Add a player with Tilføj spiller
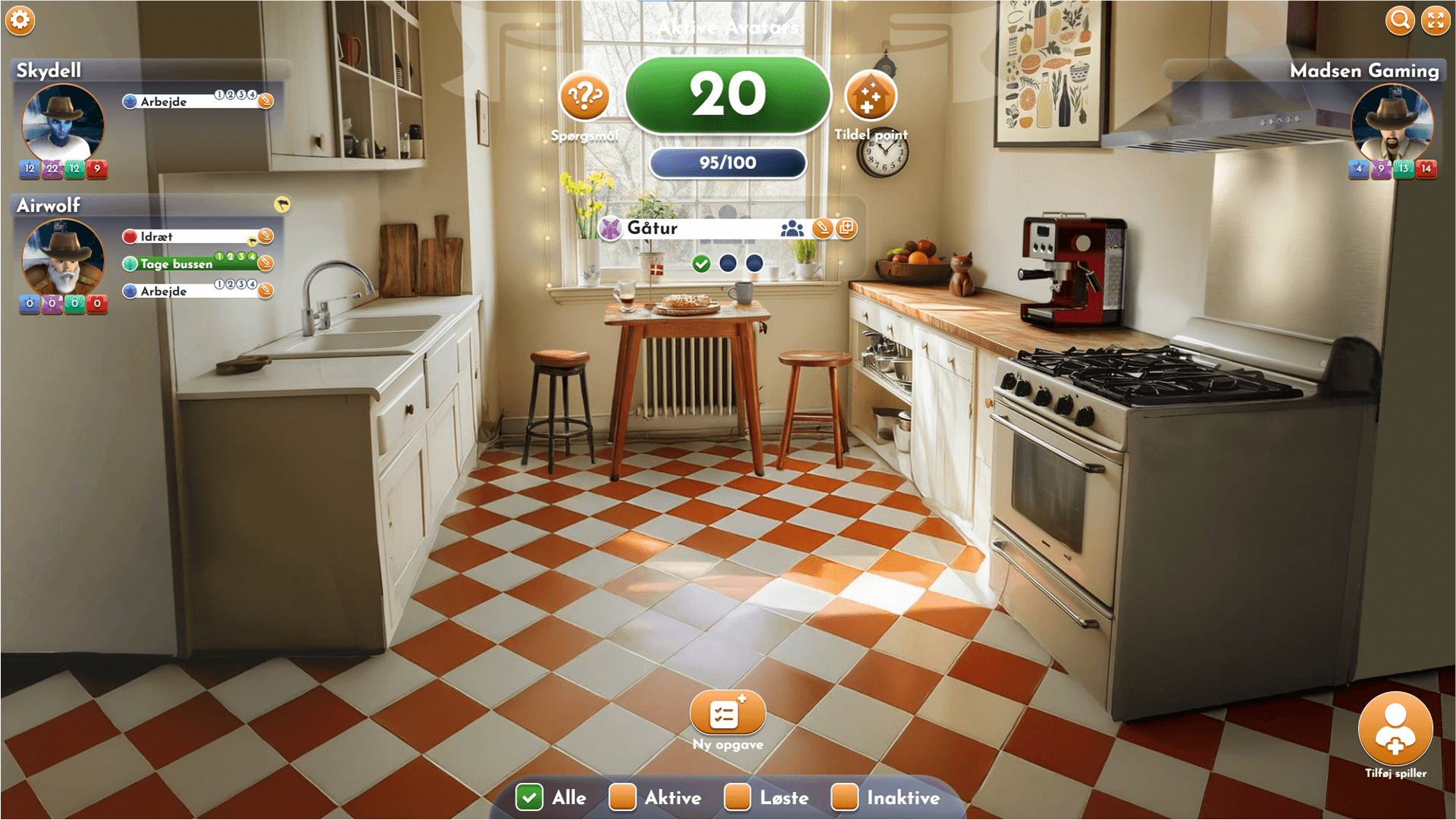The width and height of the screenshot is (1456, 820). (x=1395, y=729)
